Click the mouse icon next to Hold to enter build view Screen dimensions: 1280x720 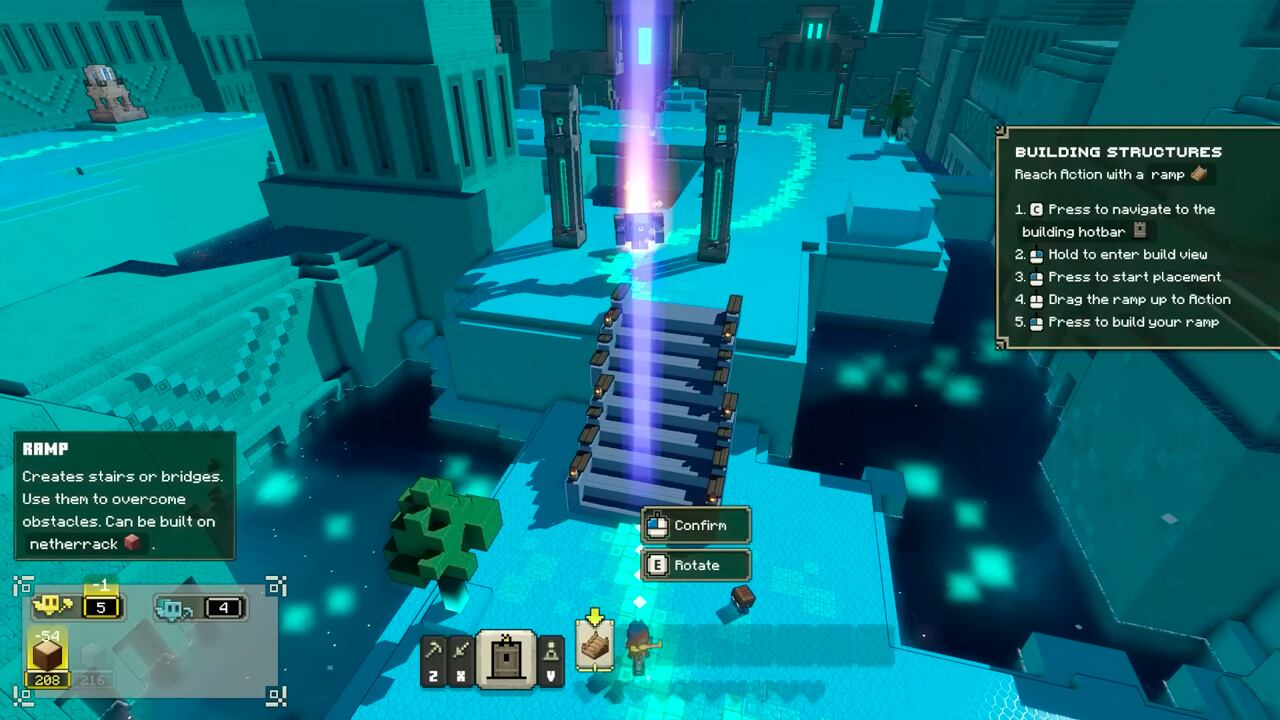coord(1038,254)
